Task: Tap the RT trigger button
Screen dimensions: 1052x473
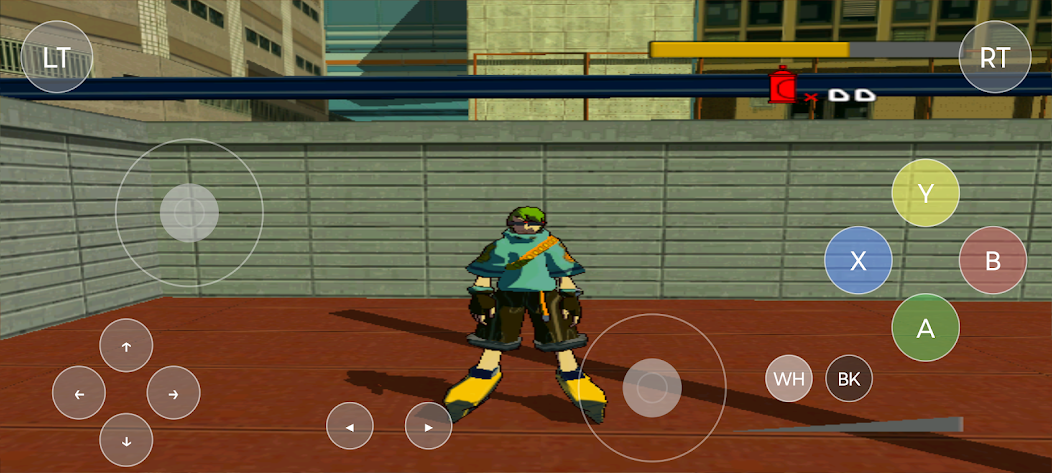Action: click(x=995, y=57)
